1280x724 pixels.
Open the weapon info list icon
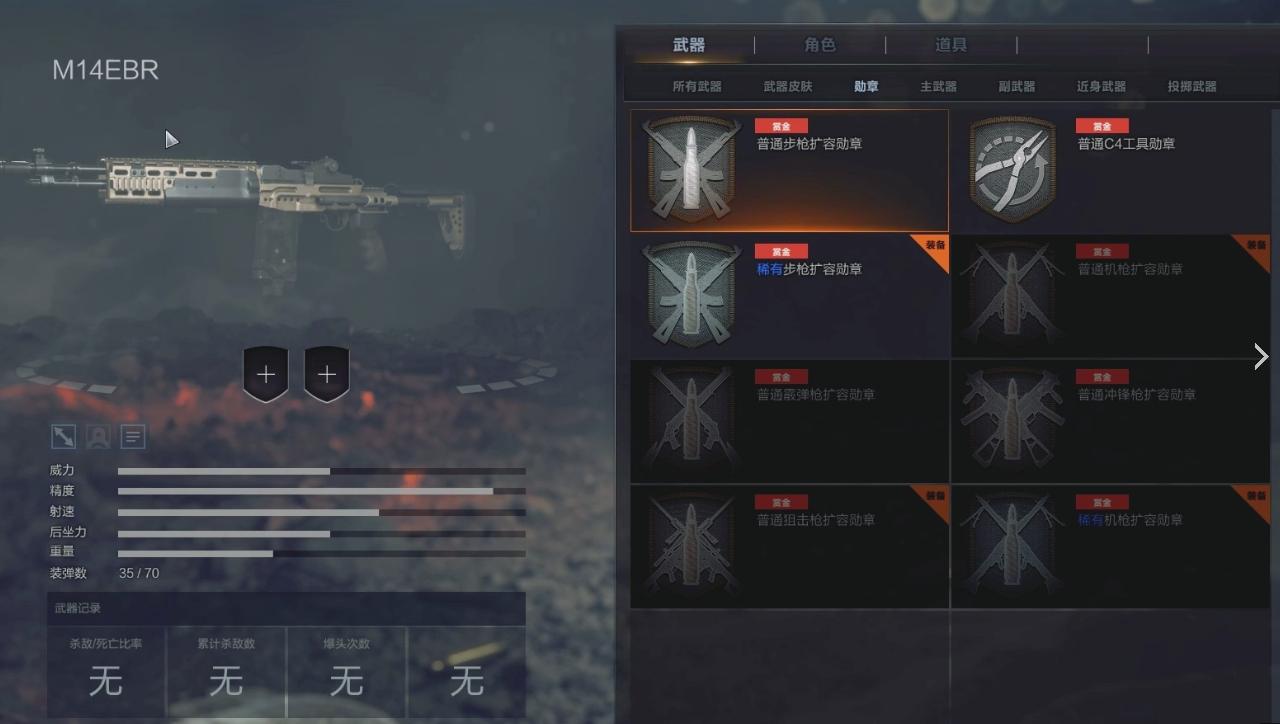pos(132,435)
